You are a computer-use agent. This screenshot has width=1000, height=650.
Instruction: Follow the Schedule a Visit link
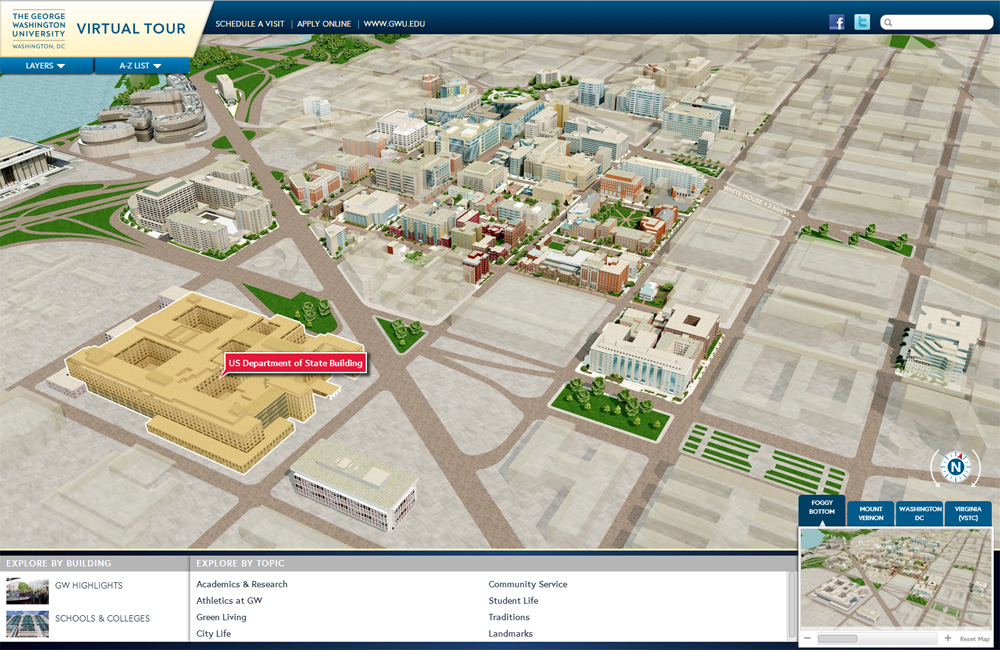click(250, 22)
